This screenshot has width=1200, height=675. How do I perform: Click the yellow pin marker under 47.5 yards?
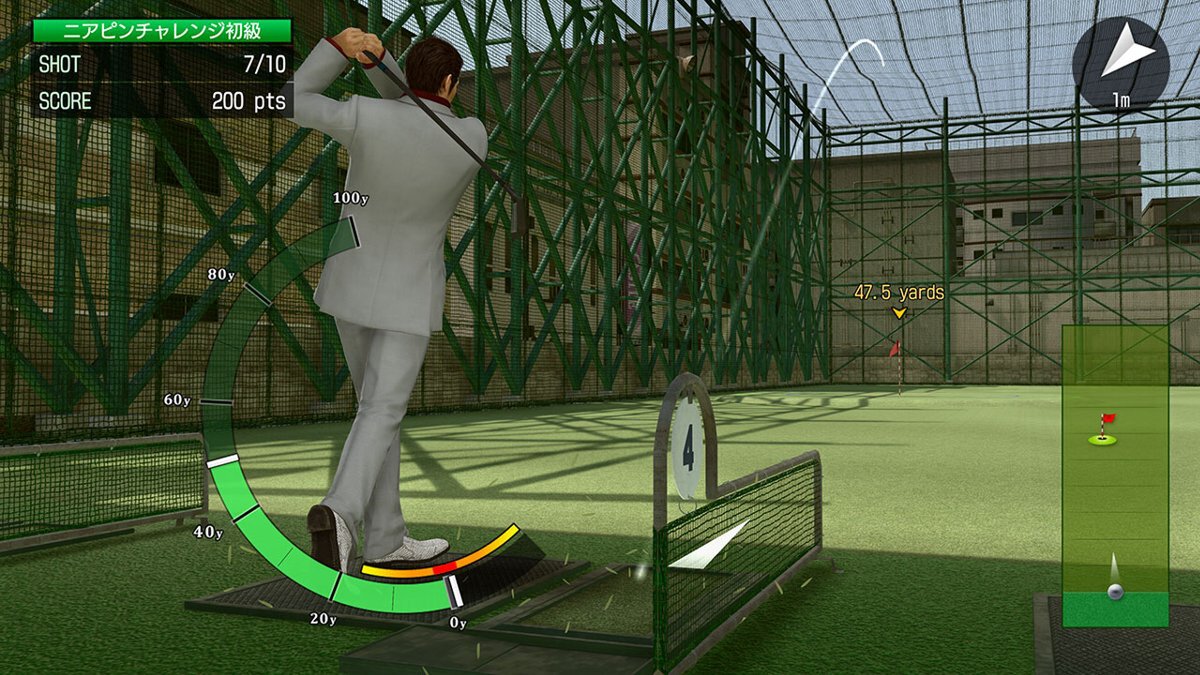coord(899,314)
